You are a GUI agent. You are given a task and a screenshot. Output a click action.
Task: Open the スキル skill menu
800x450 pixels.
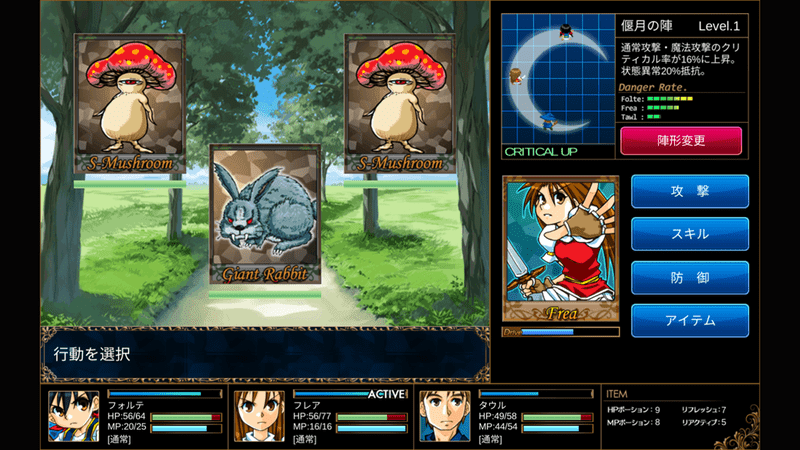pyautogui.click(x=689, y=234)
